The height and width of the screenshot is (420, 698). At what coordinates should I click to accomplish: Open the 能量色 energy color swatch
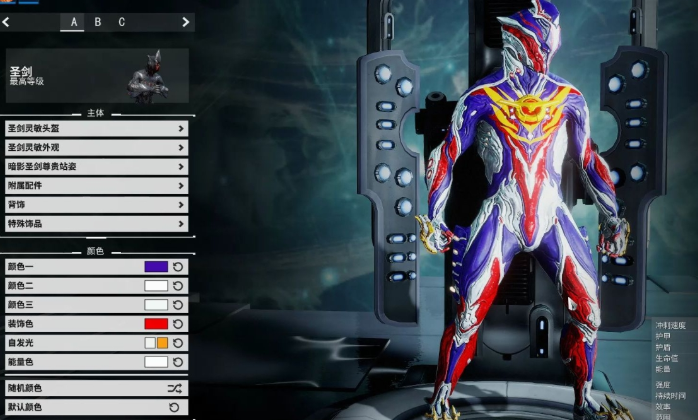(156, 362)
